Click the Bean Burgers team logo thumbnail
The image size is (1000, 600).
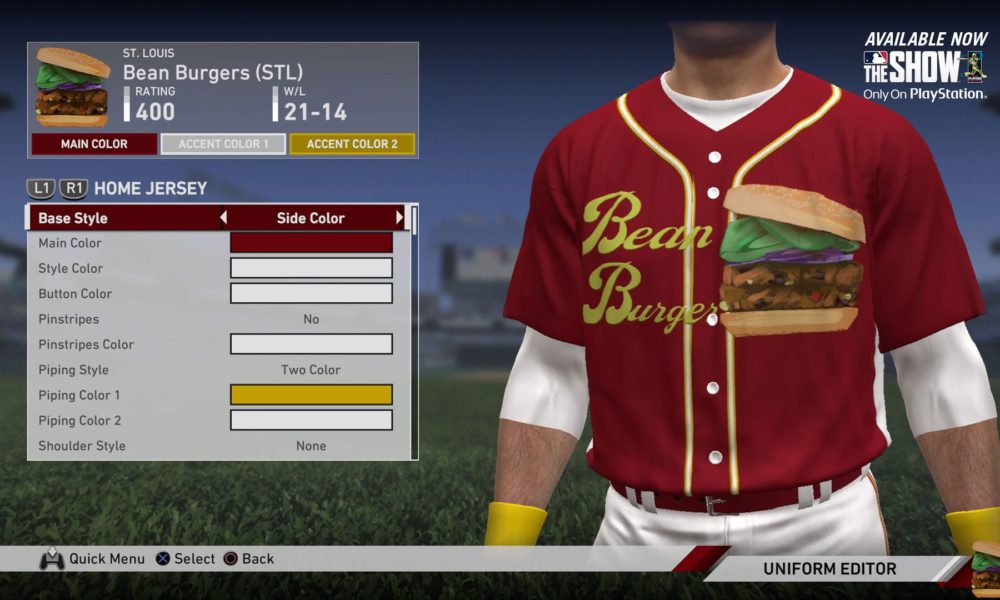pyautogui.click(x=72, y=86)
